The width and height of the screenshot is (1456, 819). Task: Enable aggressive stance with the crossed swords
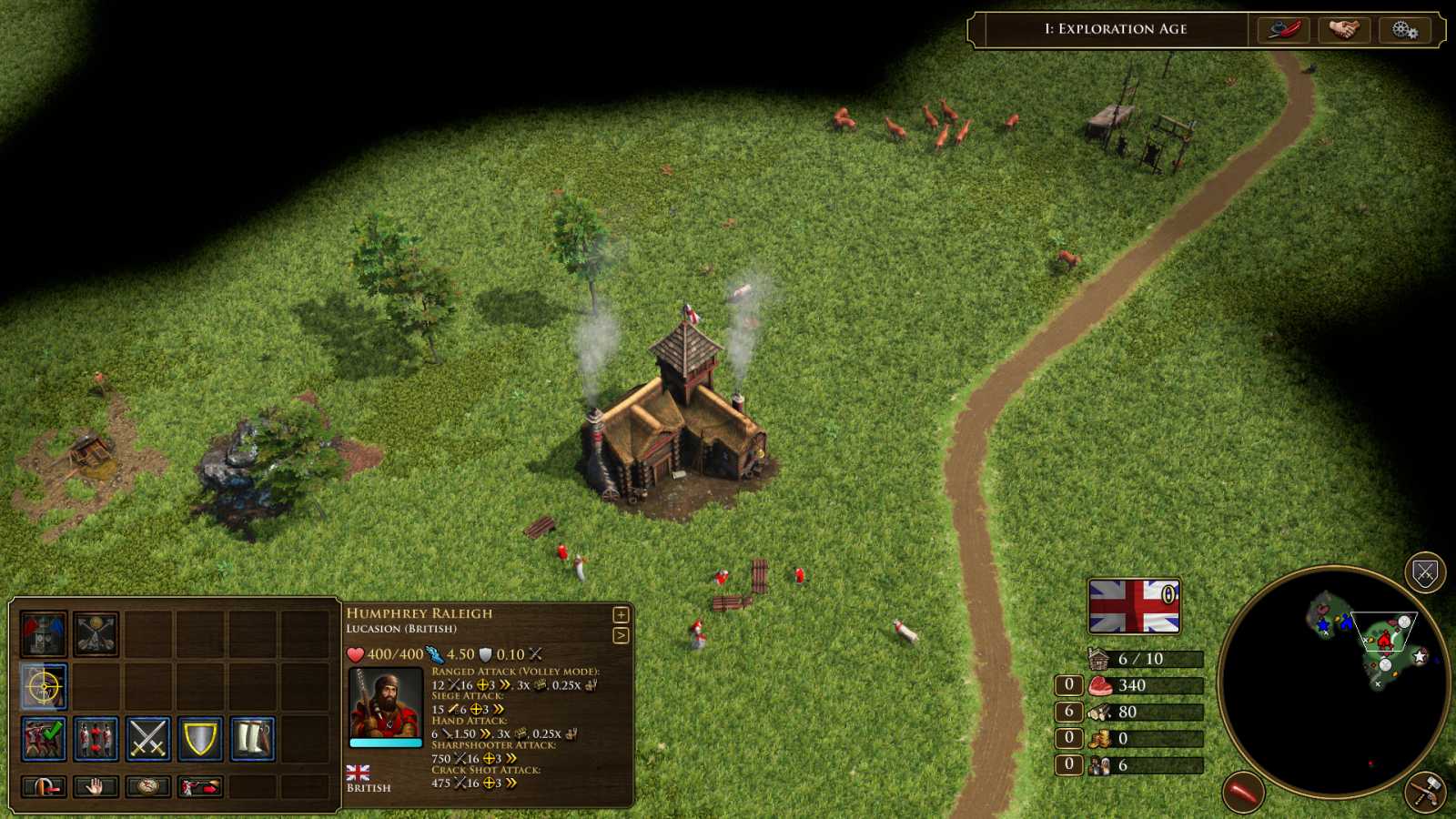pyautogui.click(x=148, y=737)
